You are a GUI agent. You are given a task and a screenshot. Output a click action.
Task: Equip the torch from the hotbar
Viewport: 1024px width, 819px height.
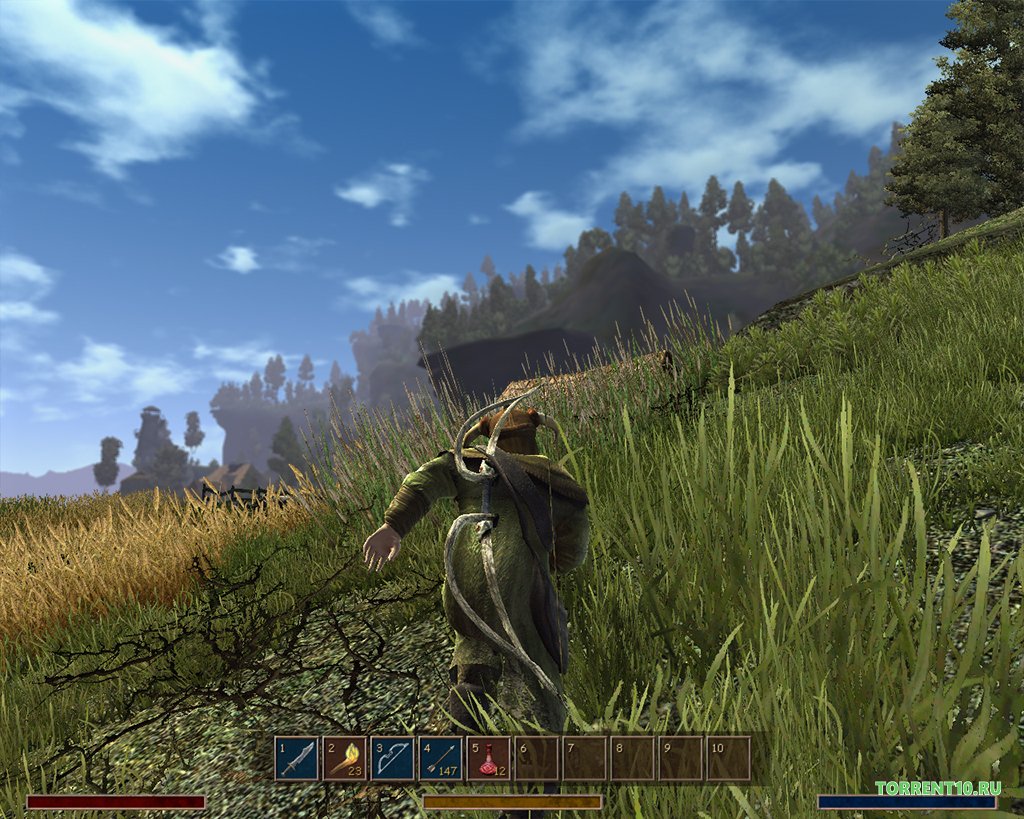345,759
